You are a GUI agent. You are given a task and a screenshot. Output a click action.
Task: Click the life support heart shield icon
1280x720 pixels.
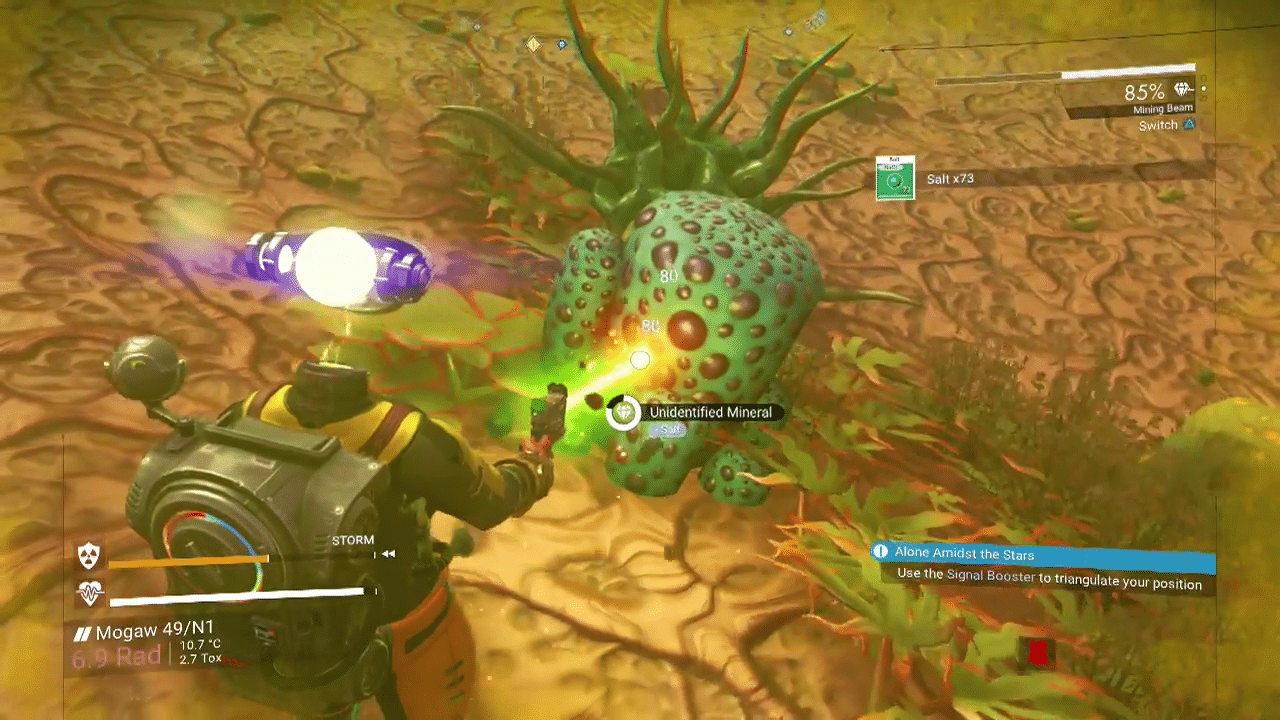90,594
